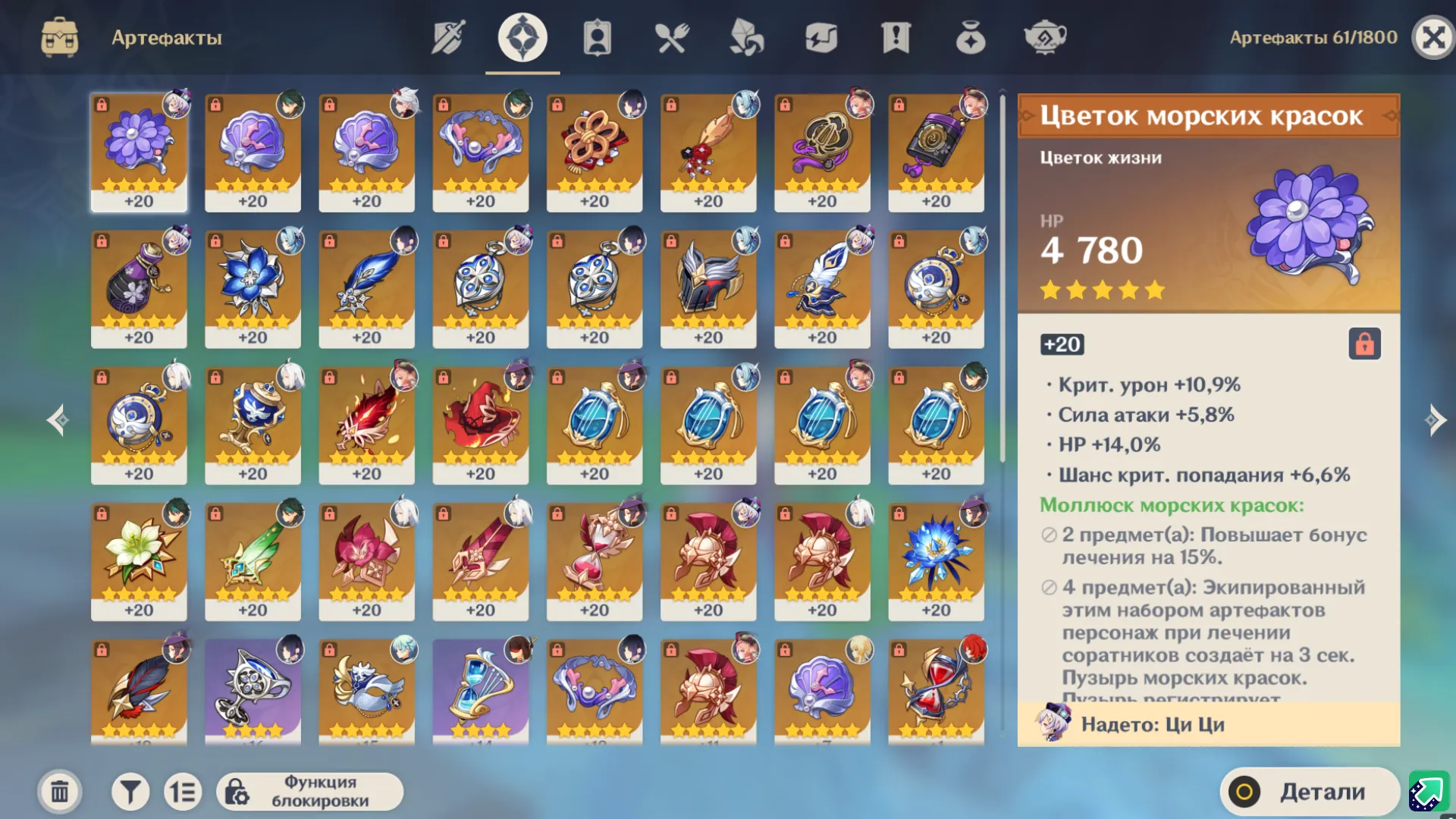Open the Character Outfits category
Screen dimensions: 1456x819
tap(596, 36)
